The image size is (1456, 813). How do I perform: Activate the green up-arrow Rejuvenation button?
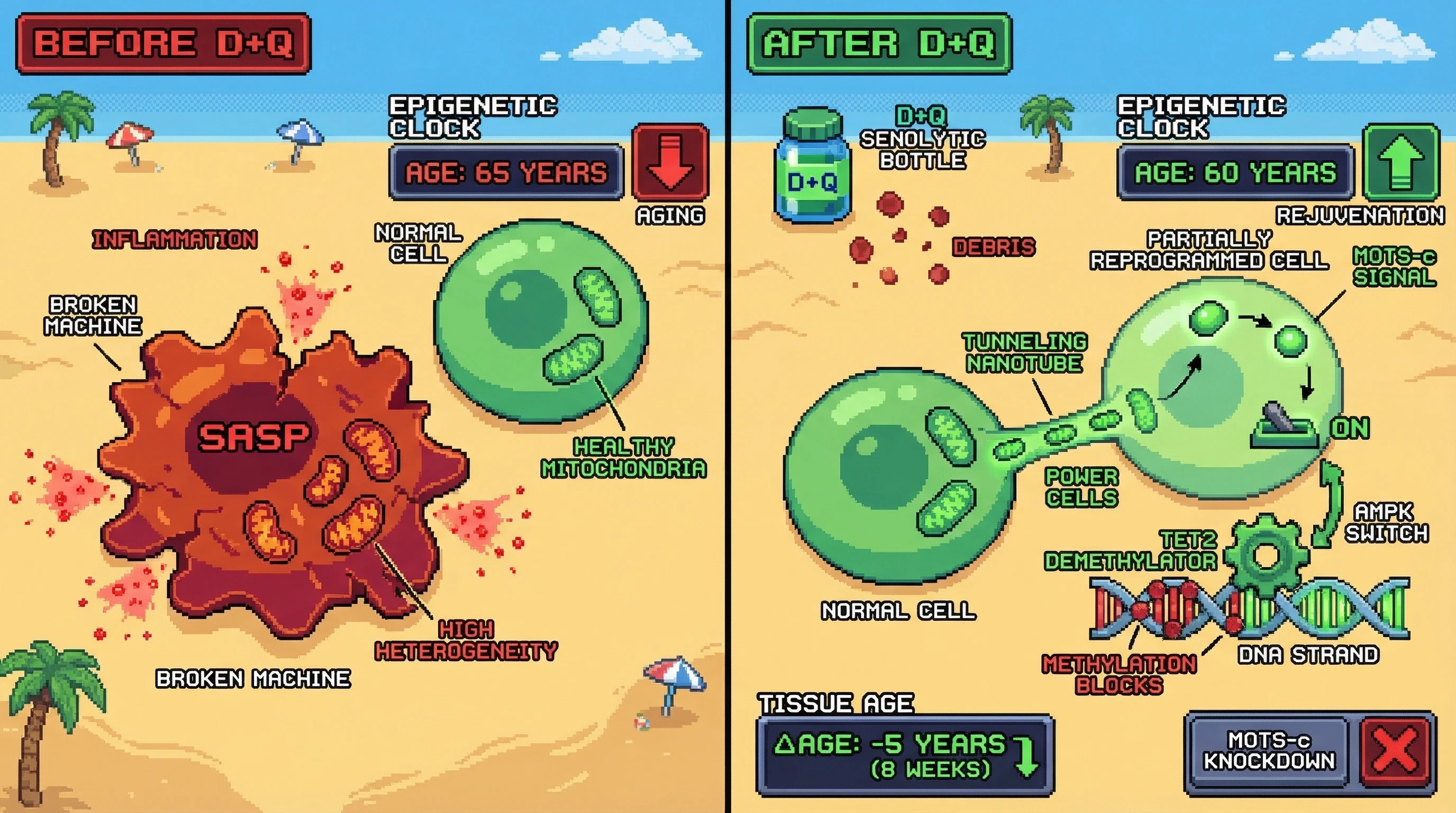[x=1400, y=162]
